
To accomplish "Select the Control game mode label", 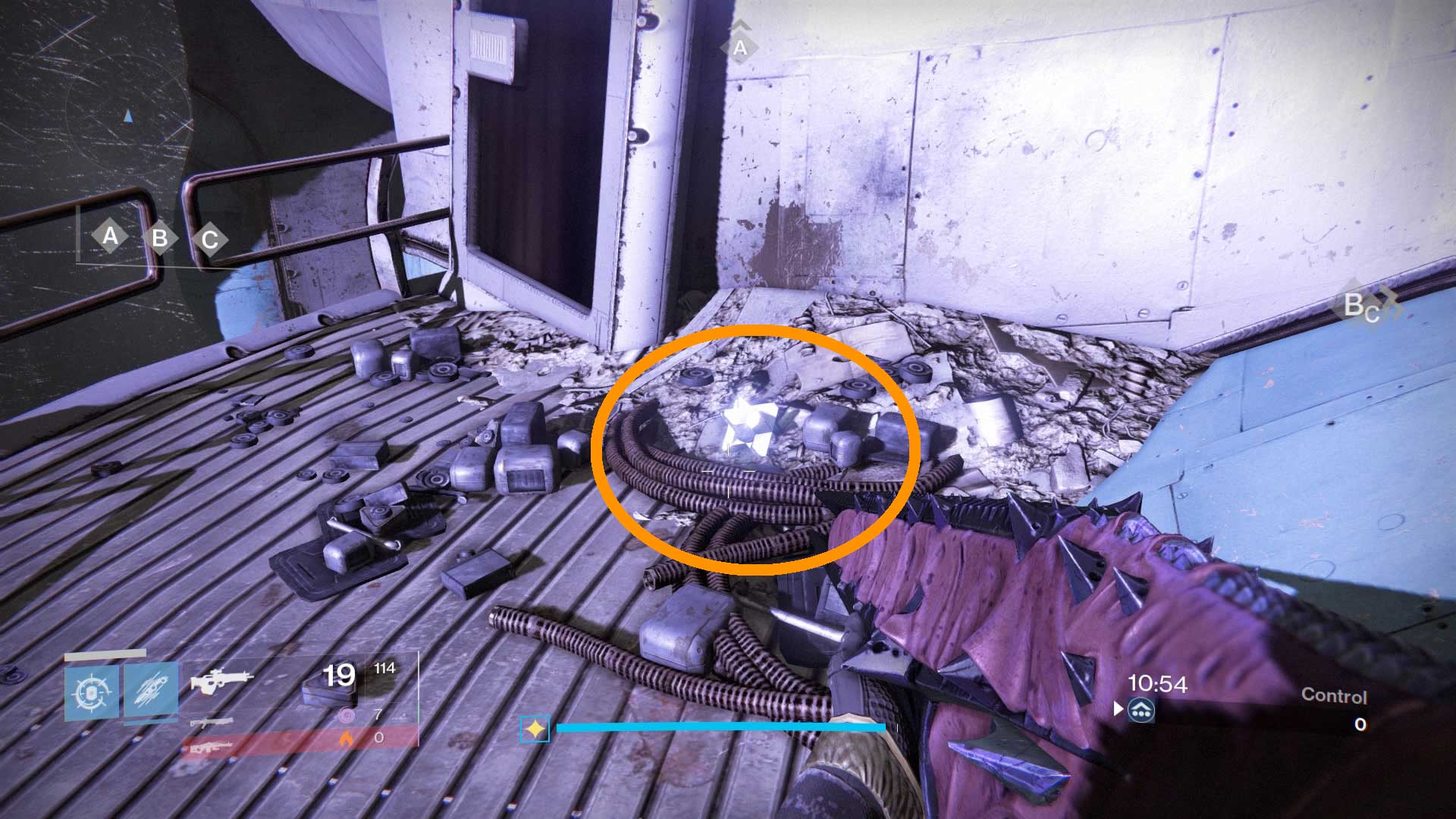I will 1335,694.
